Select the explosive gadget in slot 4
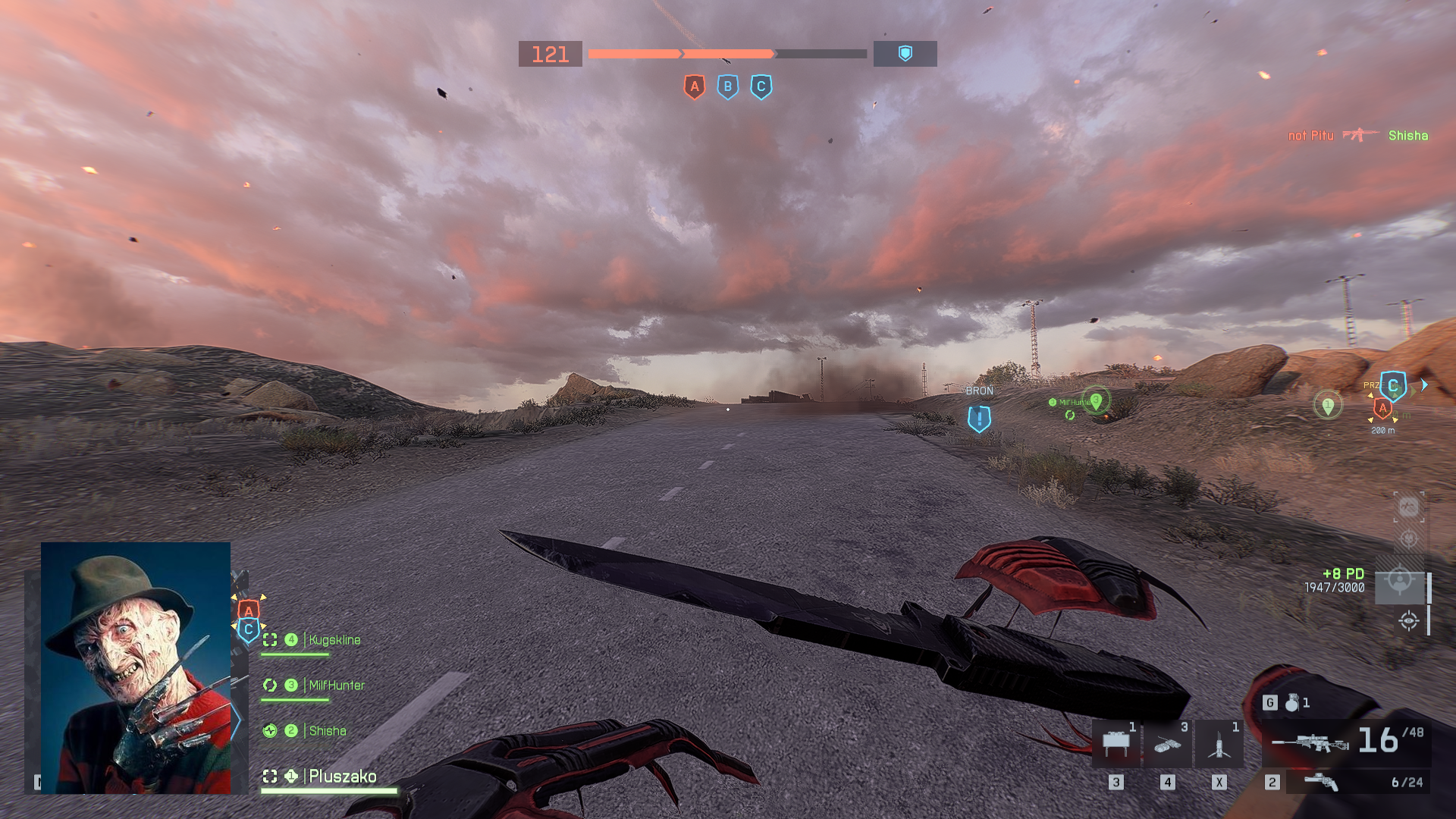Screen dimensions: 1456x819 (1167, 744)
